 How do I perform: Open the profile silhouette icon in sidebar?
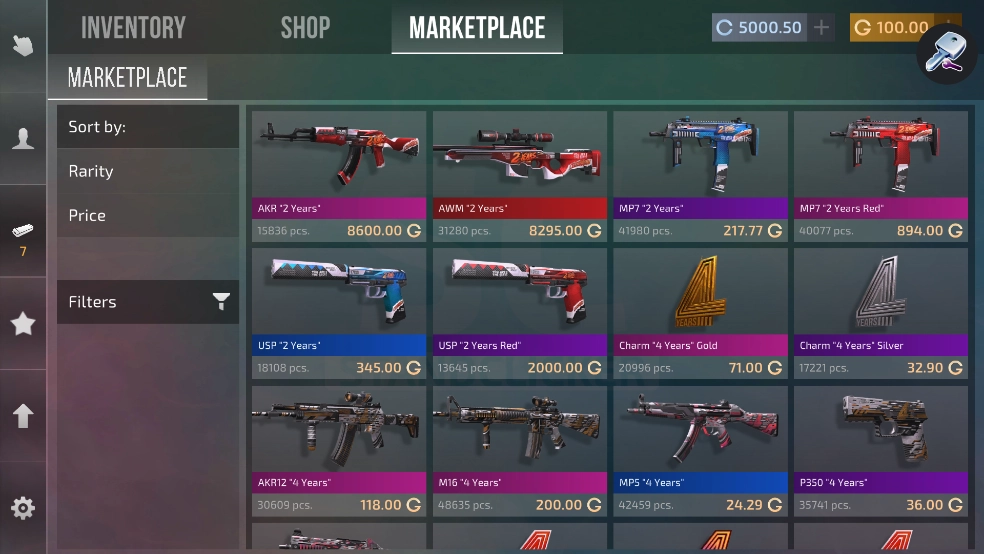pyautogui.click(x=23, y=138)
